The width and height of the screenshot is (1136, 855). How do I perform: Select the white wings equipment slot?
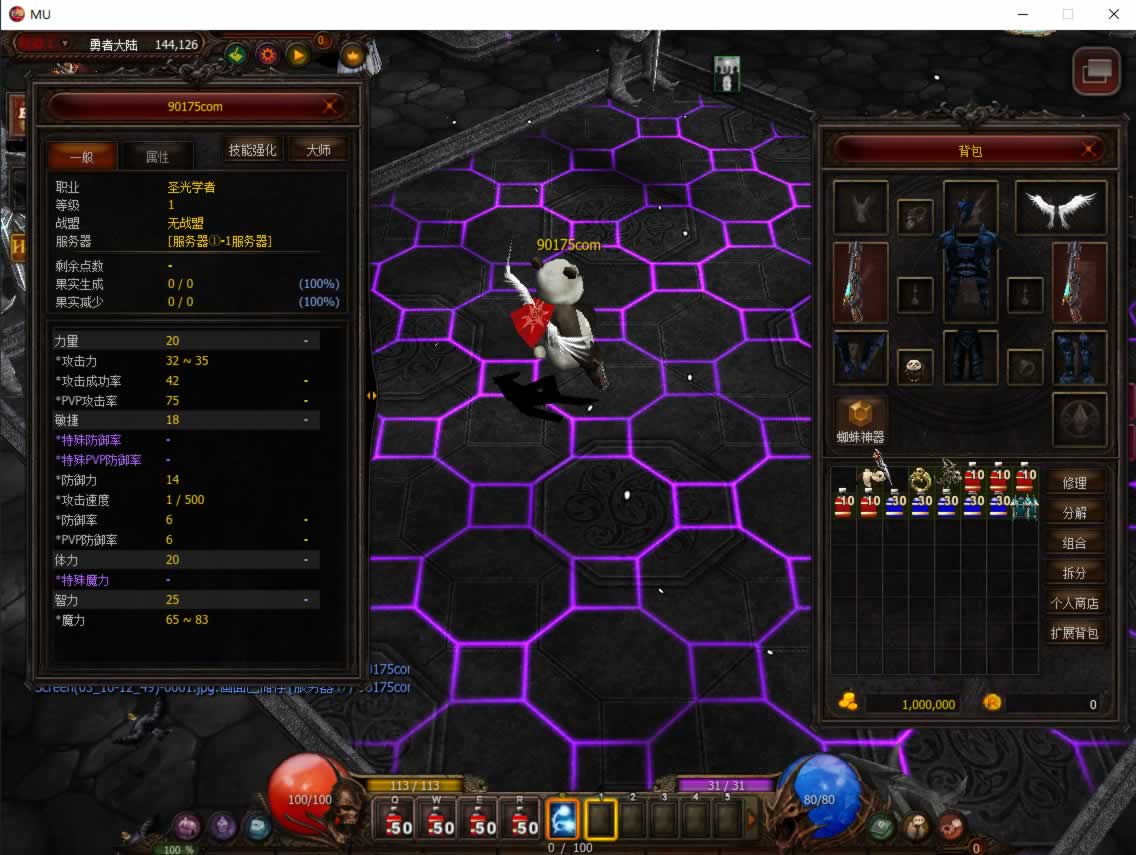[1060, 208]
